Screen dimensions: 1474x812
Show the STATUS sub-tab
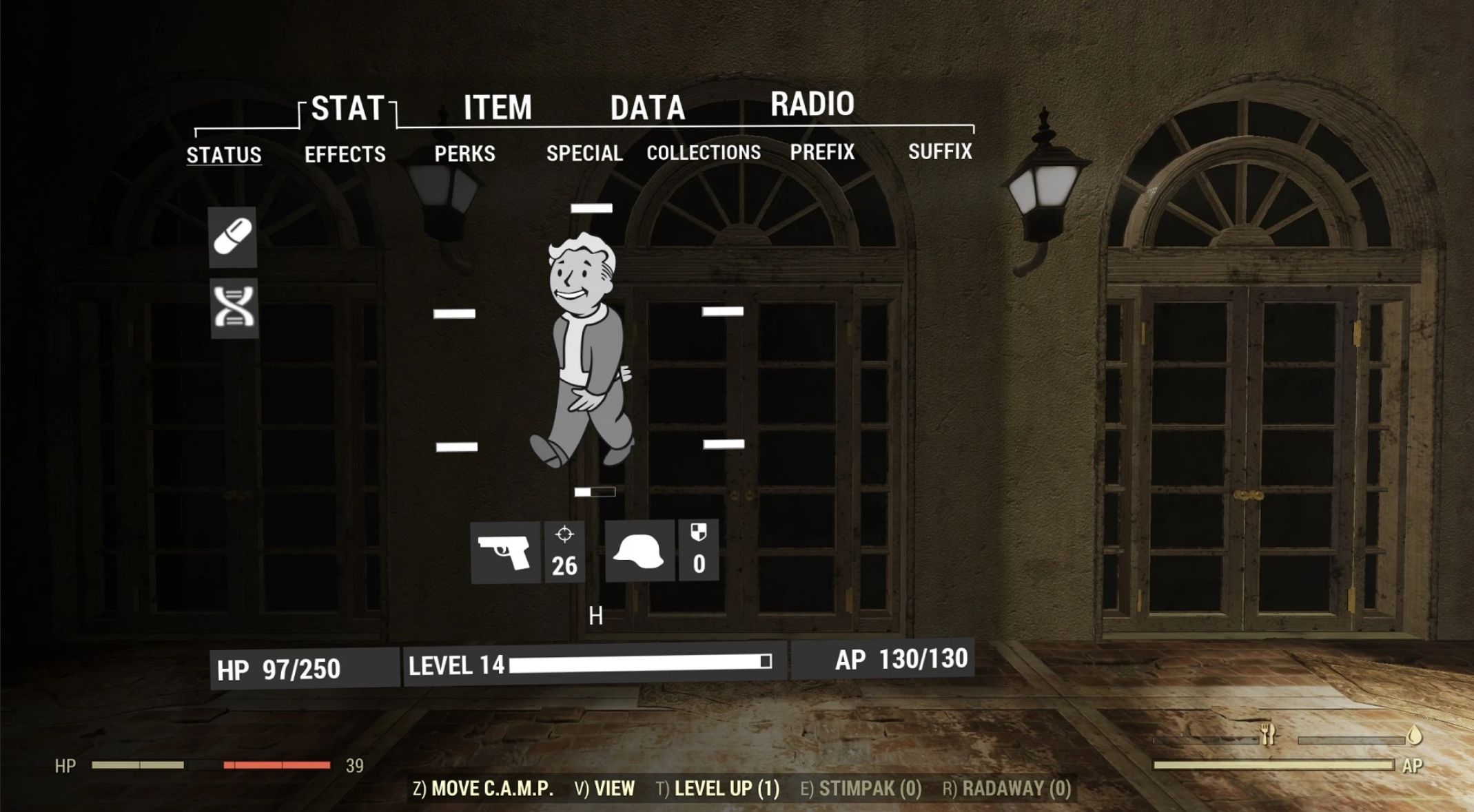(x=224, y=155)
